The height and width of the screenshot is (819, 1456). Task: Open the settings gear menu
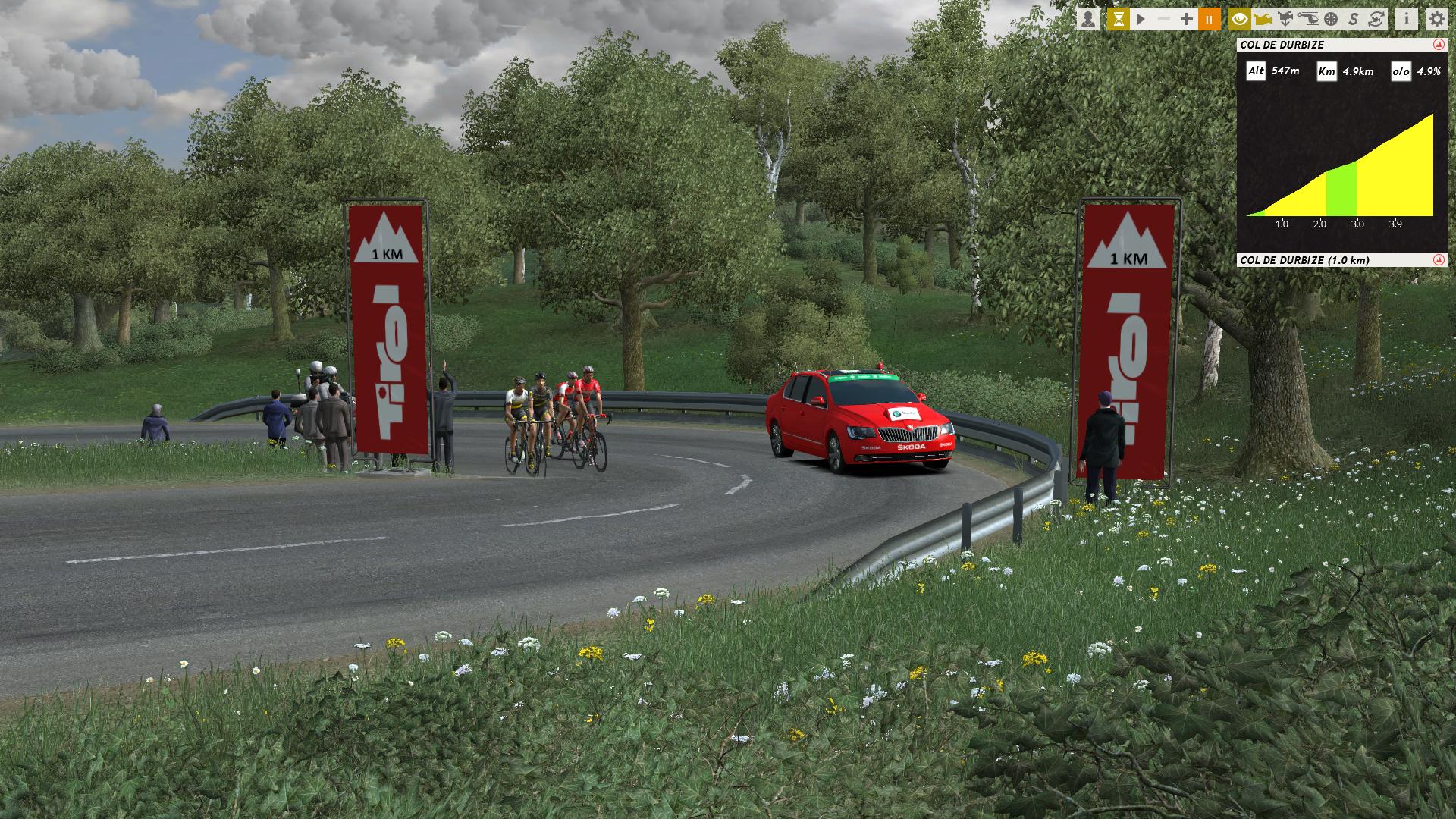click(x=1436, y=19)
